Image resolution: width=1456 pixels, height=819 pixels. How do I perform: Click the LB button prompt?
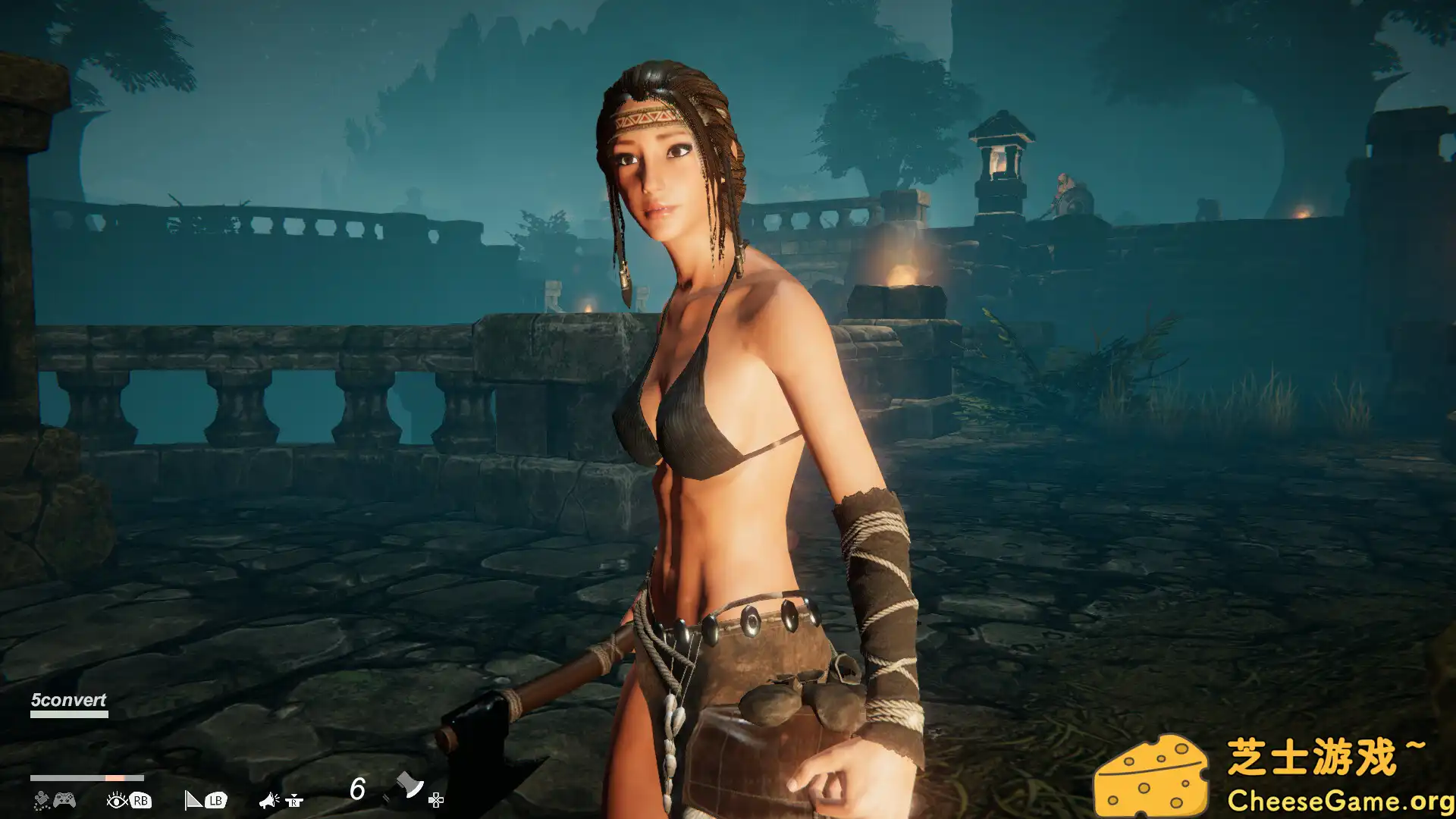point(216,800)
